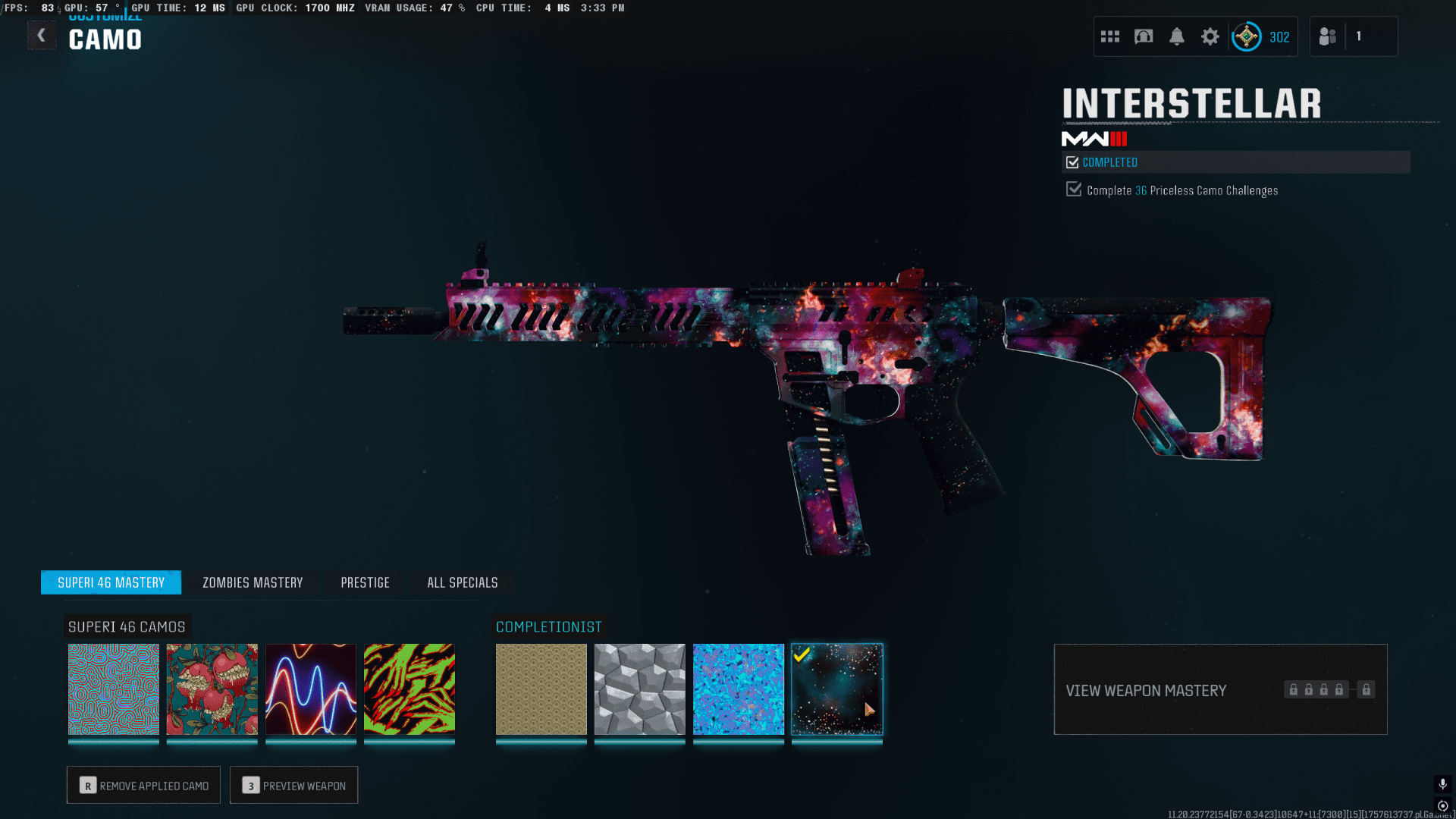Select the gold scale pattern camo
The width and height of the screenshot is (1456, 819).
coord(541,689)
